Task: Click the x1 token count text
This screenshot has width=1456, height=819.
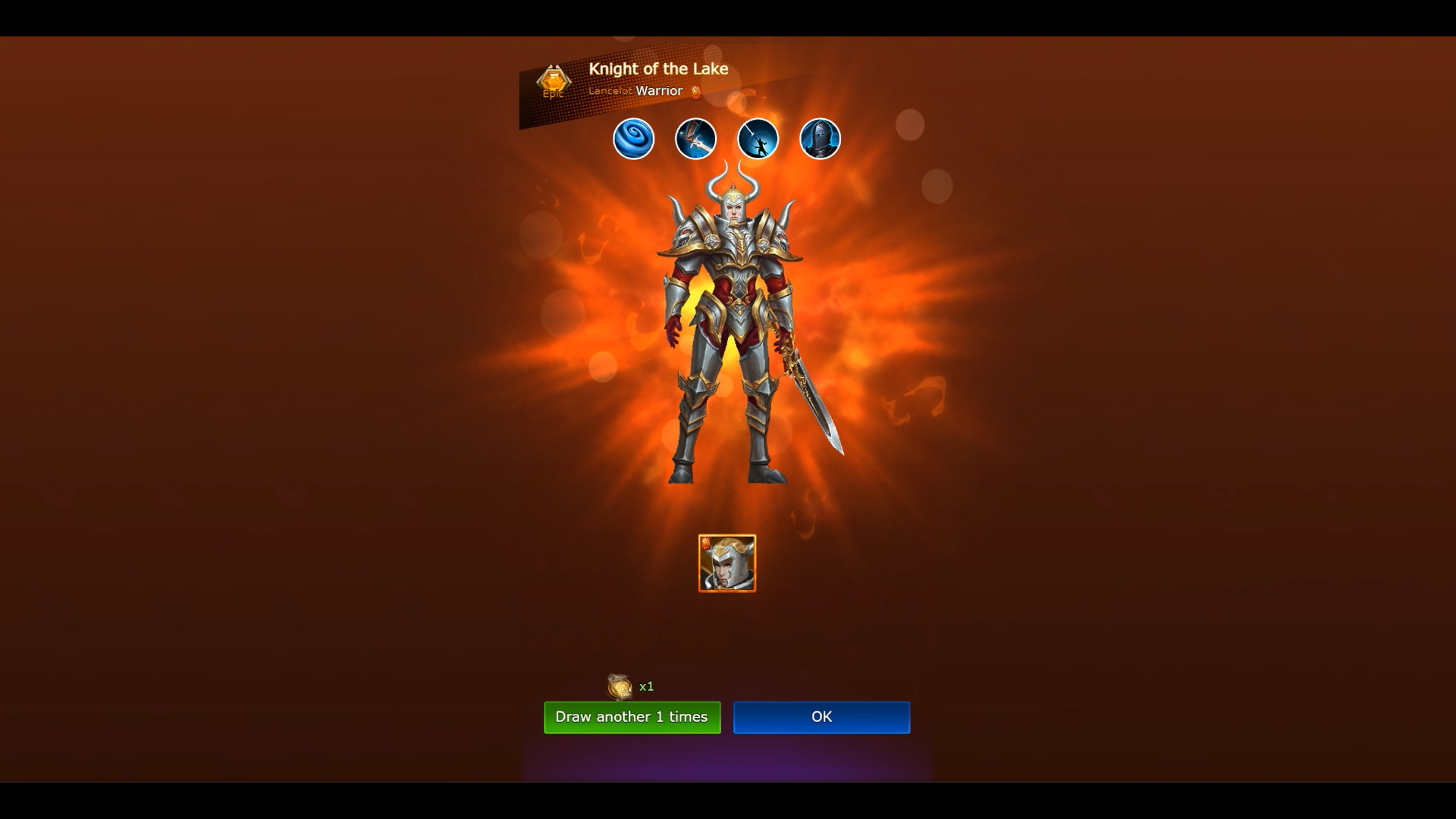Action: 646,686
